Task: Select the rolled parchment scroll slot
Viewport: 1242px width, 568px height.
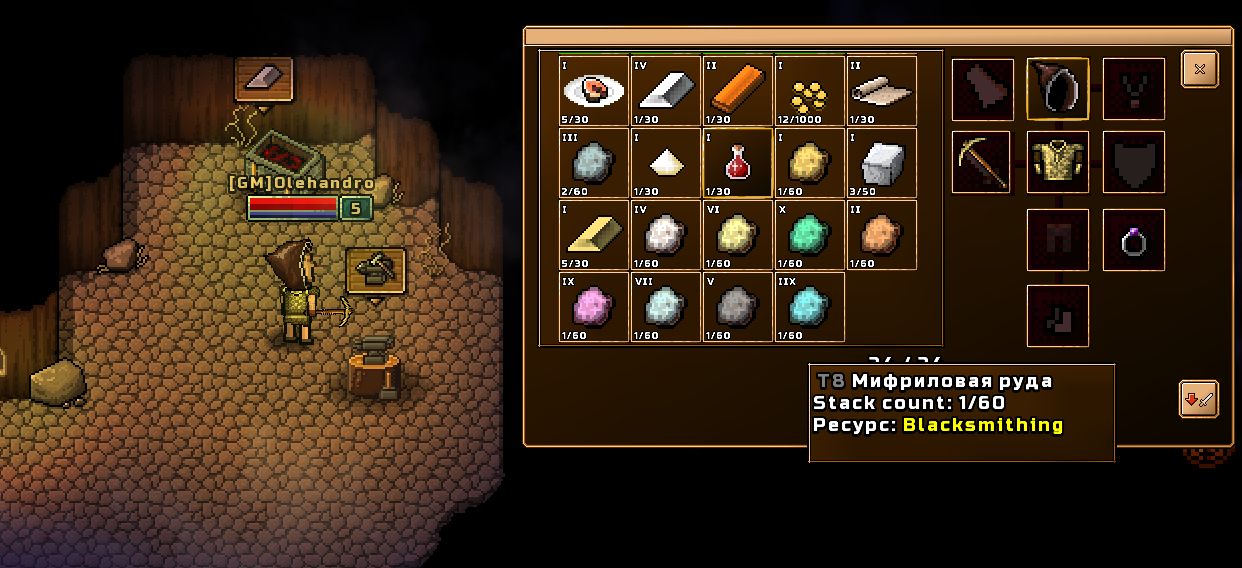Action: click(882, 91)
